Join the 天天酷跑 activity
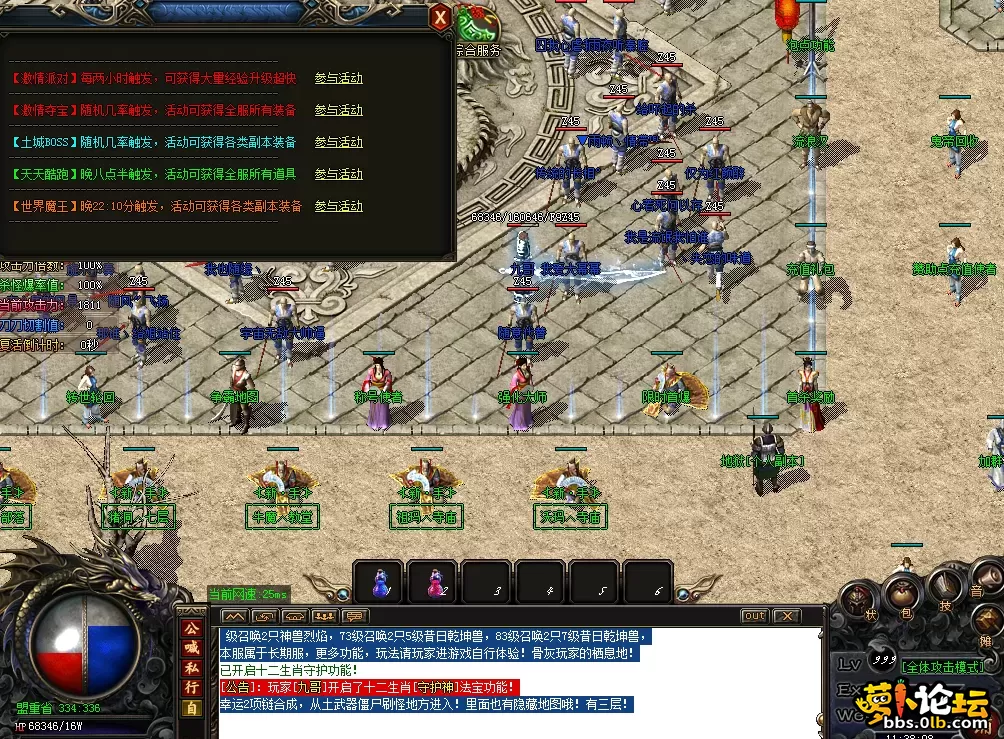This screenshot has height=739, width=1004. (338, 175)
